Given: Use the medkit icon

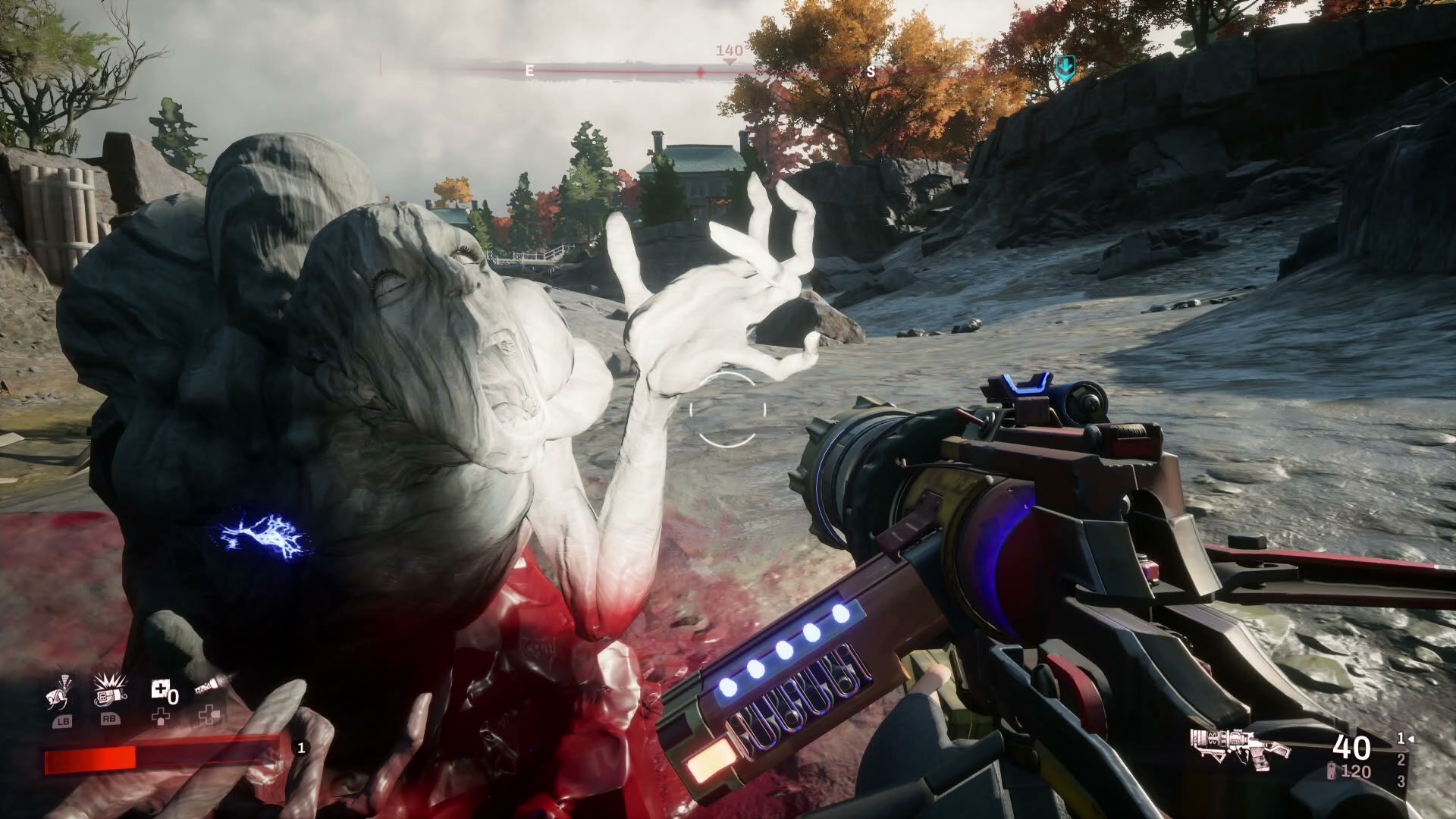Looking at the screenshot, I should [161, 691].
